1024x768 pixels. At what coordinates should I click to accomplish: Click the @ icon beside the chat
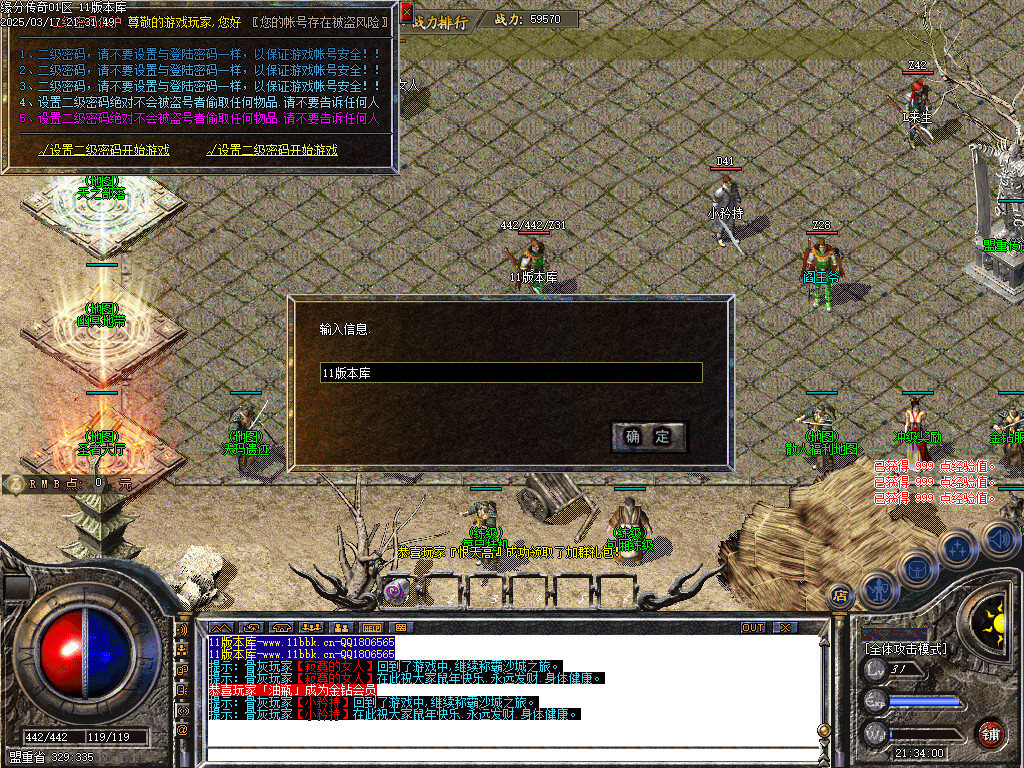182,730
